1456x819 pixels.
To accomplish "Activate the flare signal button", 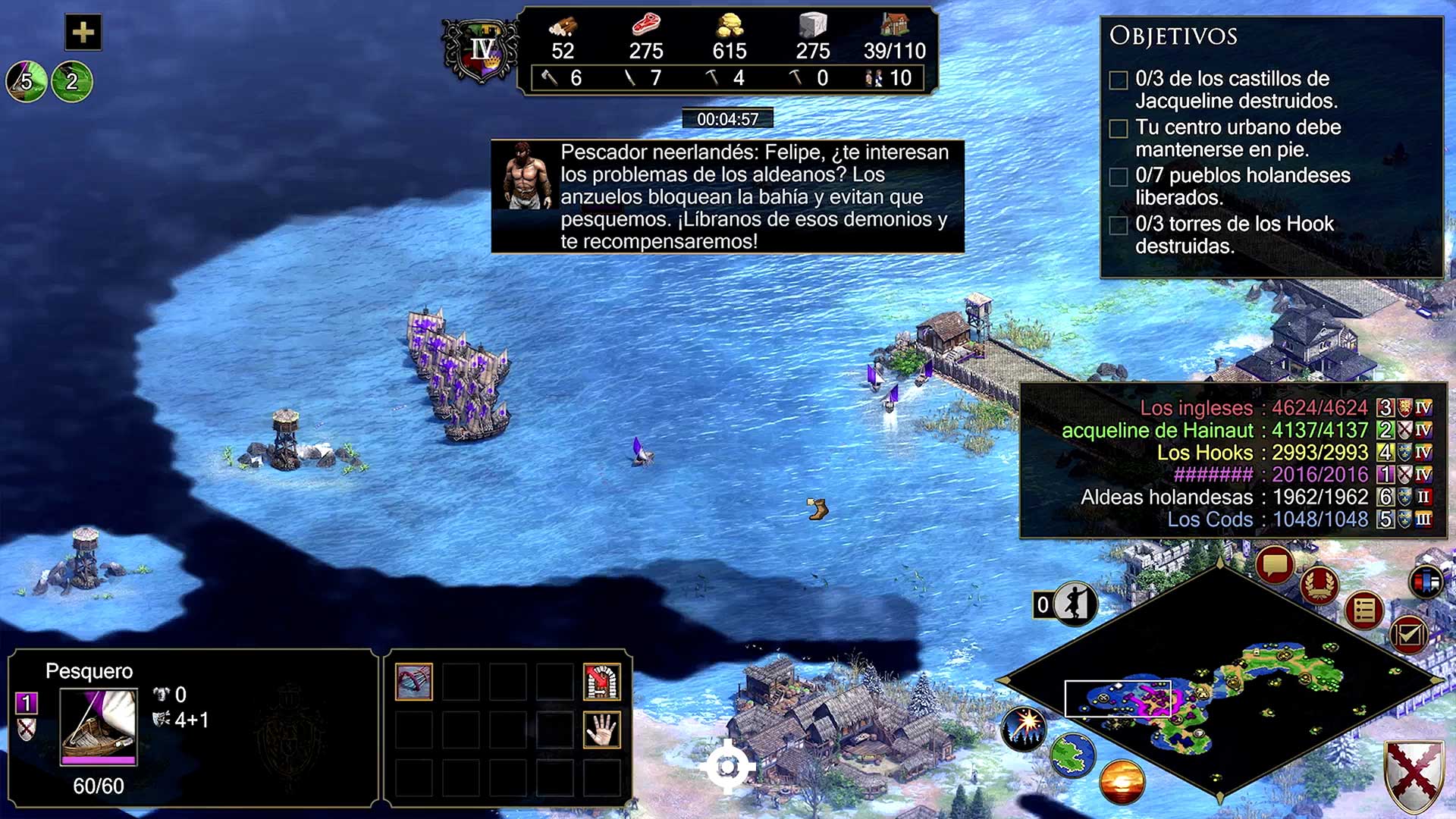I will [x=1025, y=728].
